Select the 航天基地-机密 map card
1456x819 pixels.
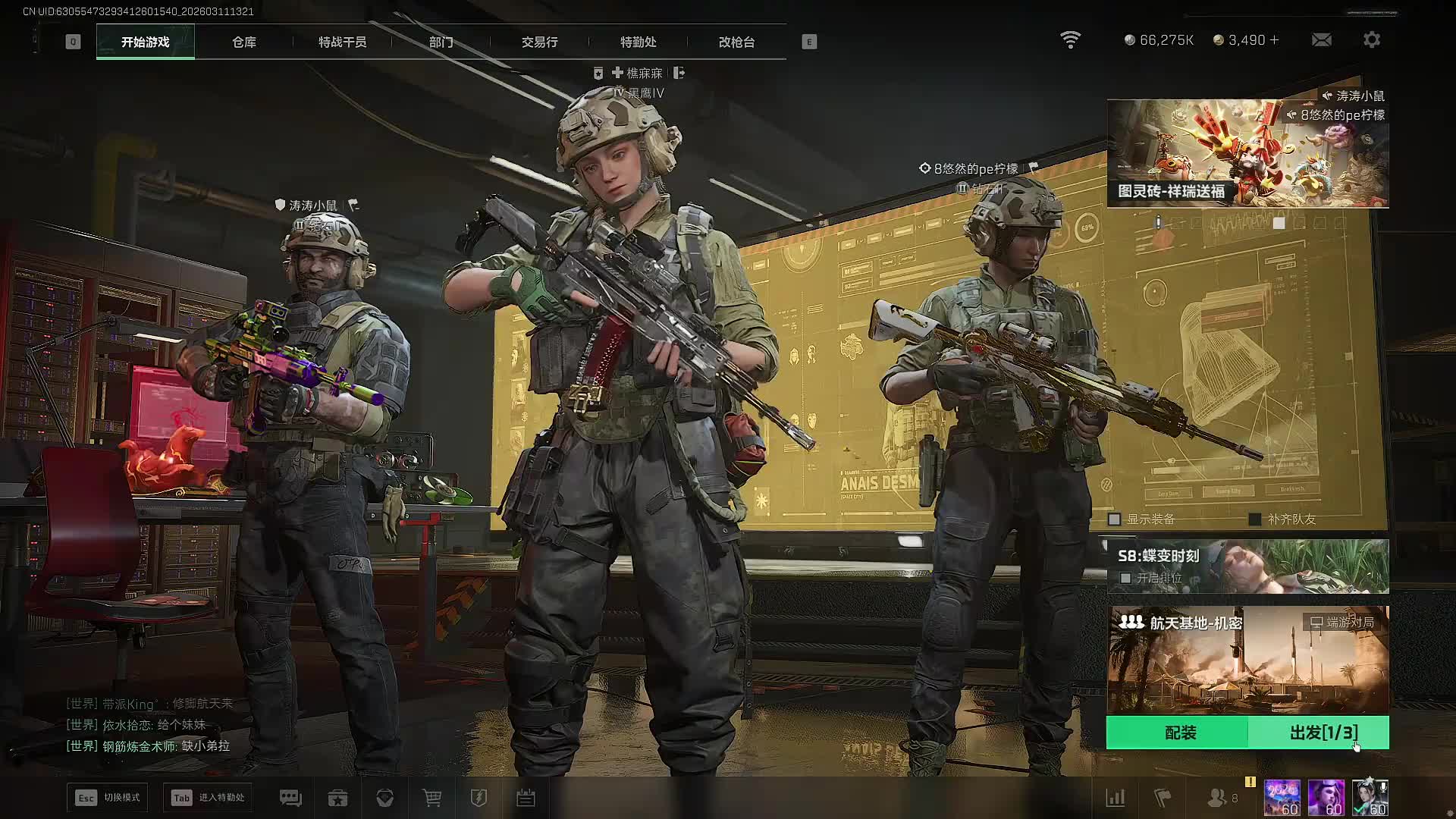pos(1247,658)
